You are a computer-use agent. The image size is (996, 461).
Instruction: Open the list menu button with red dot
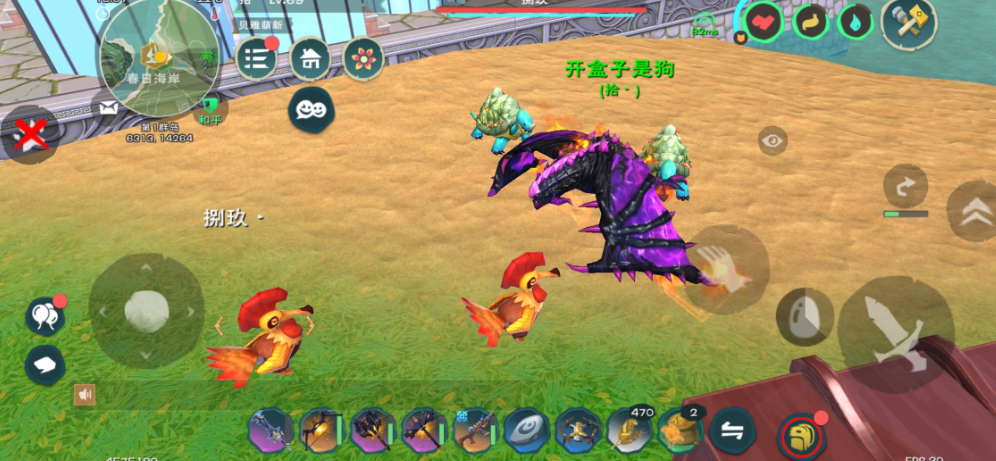coord(257,59)
